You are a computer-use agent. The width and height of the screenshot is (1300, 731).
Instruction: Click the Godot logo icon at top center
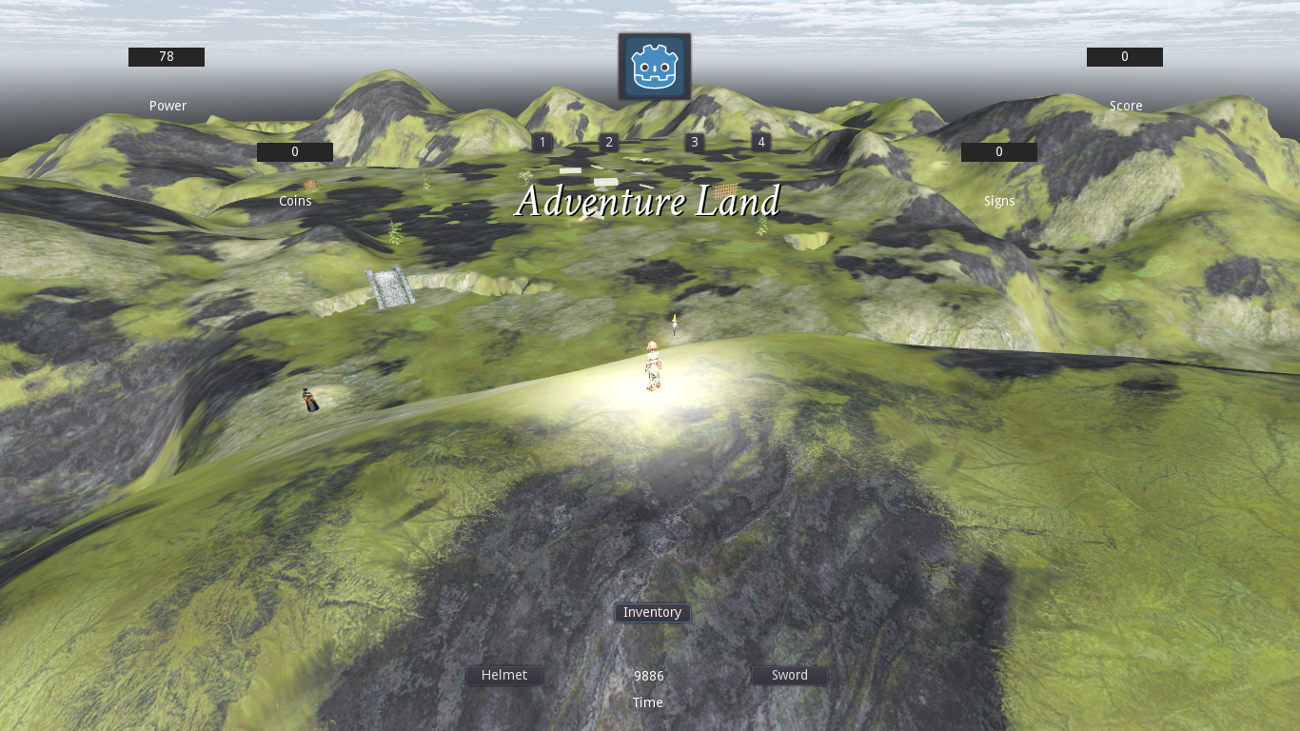(x=654, y=65)
